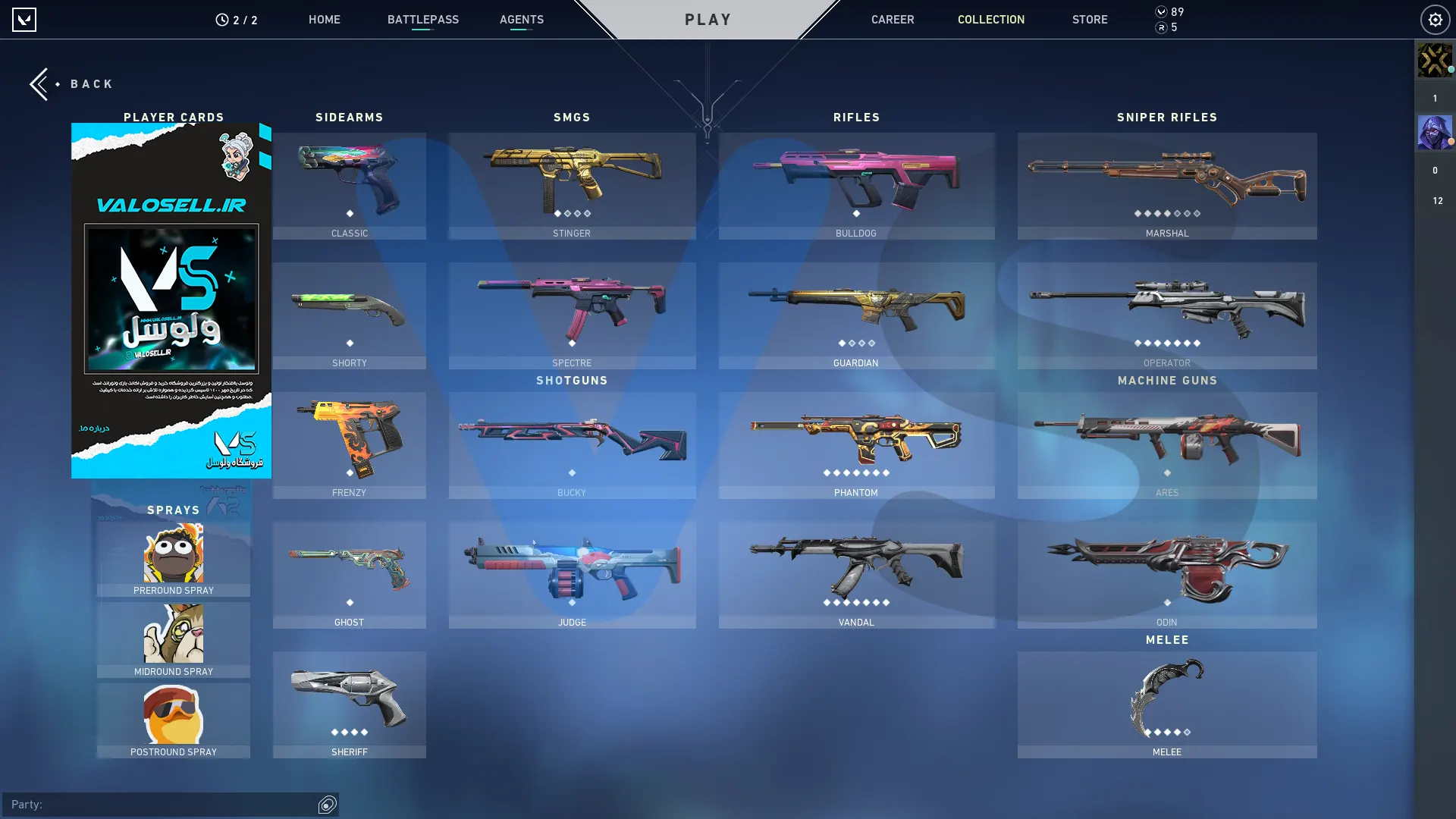Select the Judge shotgun slot

click(x=572, y=575)
